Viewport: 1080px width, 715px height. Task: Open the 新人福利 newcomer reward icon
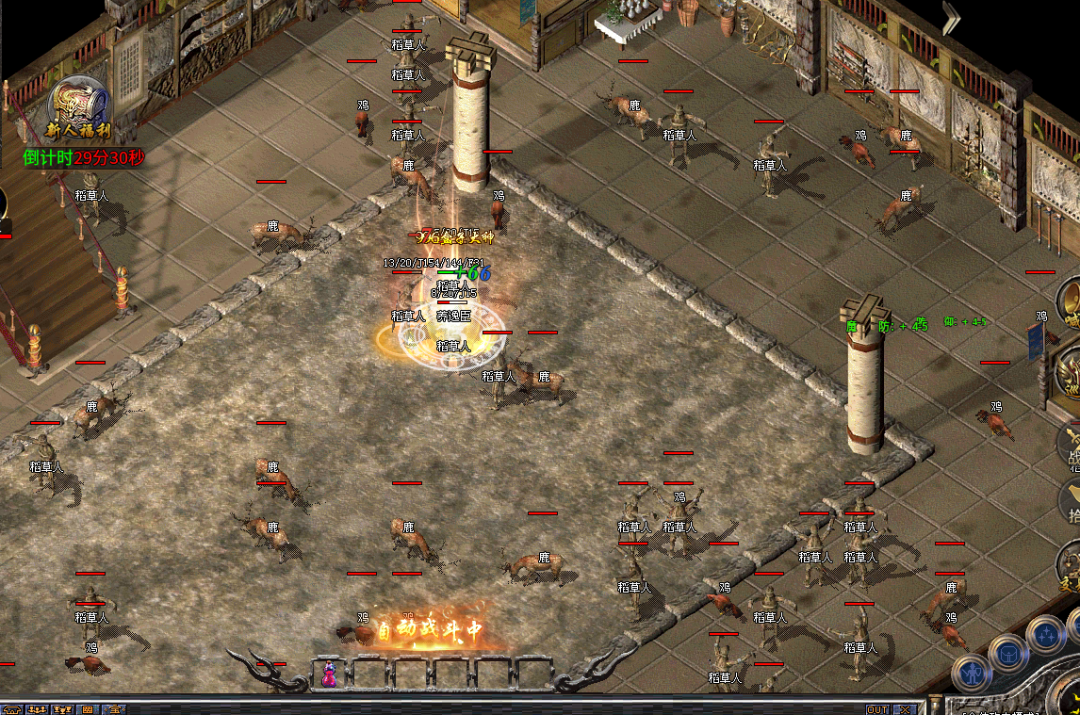pyautogui.click(x=80, y=108)
